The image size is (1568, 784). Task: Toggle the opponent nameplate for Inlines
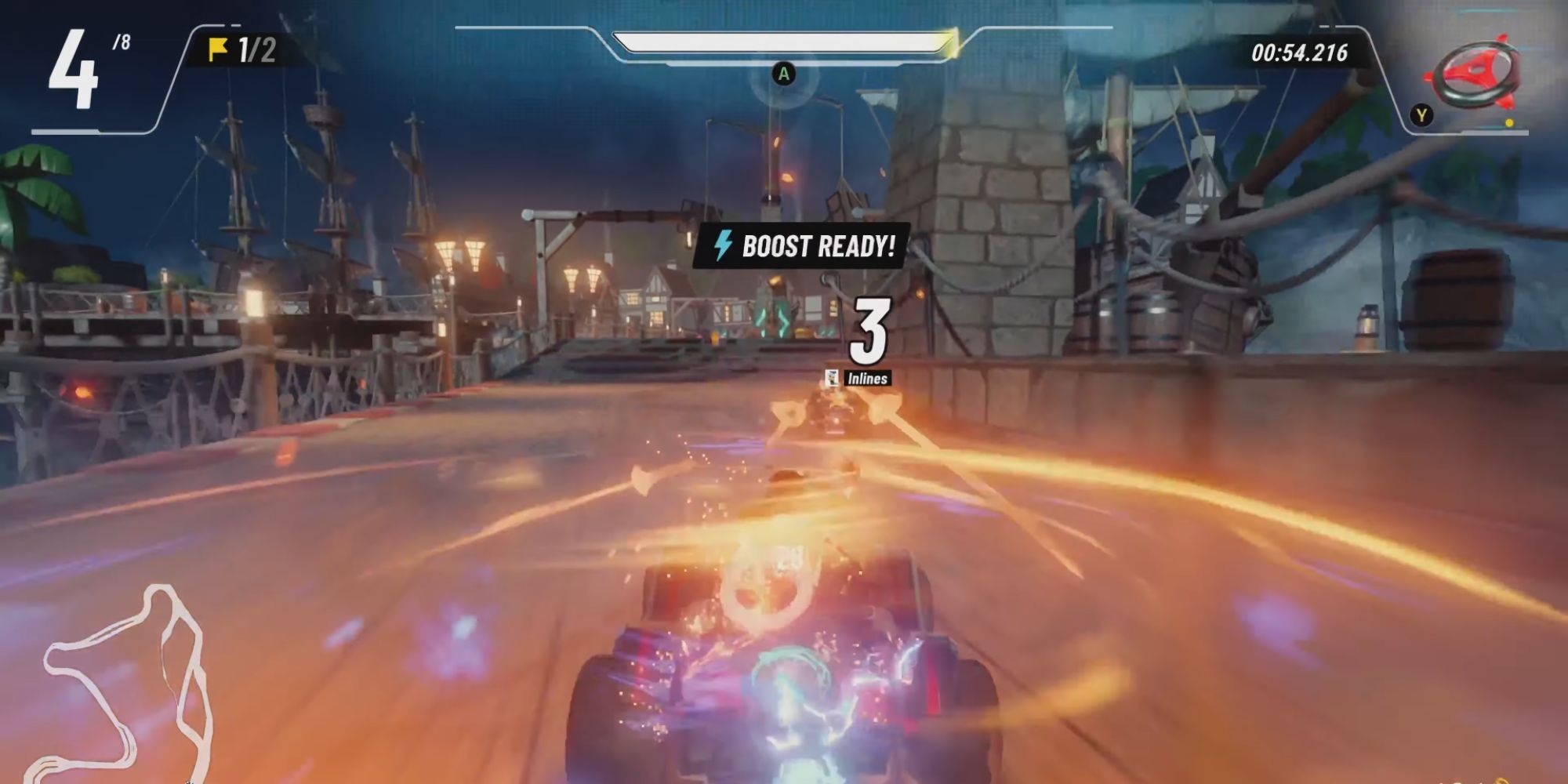coord(869,378)
